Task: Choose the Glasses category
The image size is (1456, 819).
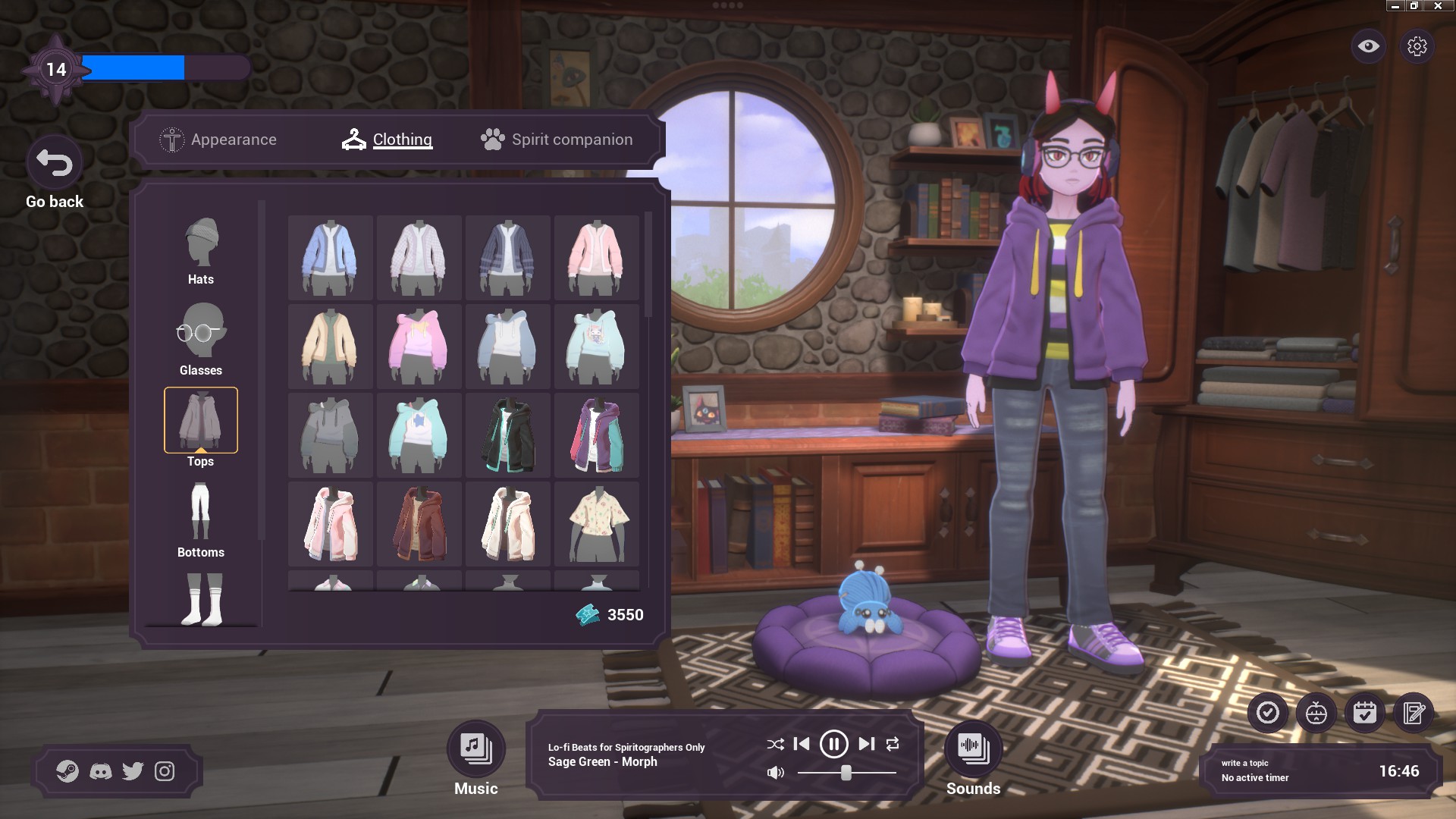Action: point(201,340)
